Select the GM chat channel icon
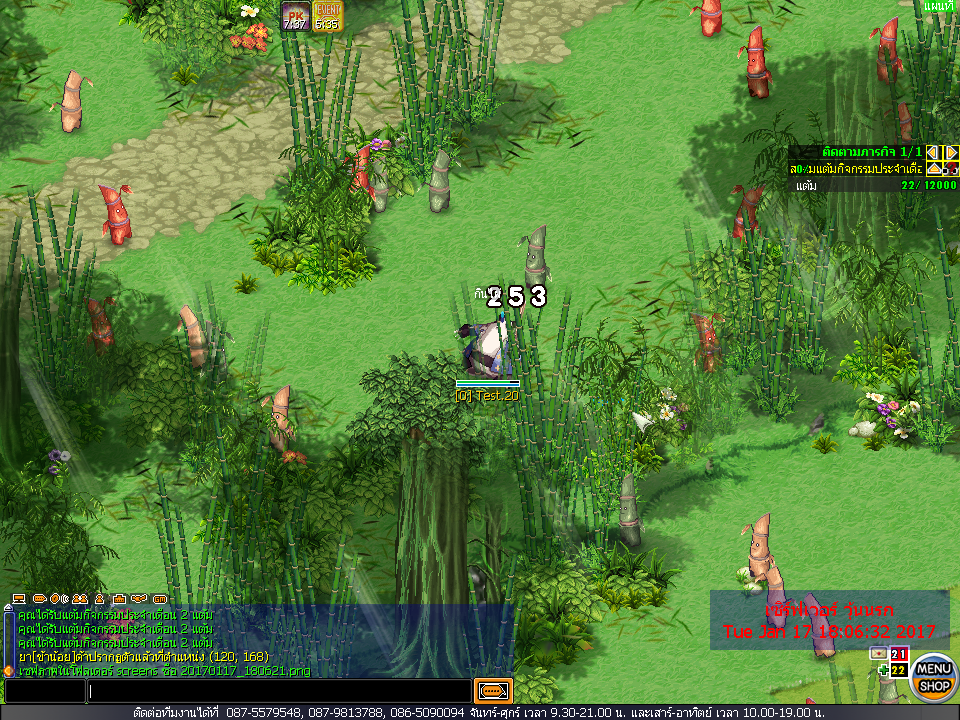The height and width of the screenshot is (720, 960). pyautogui.click(x=160, y=598)
